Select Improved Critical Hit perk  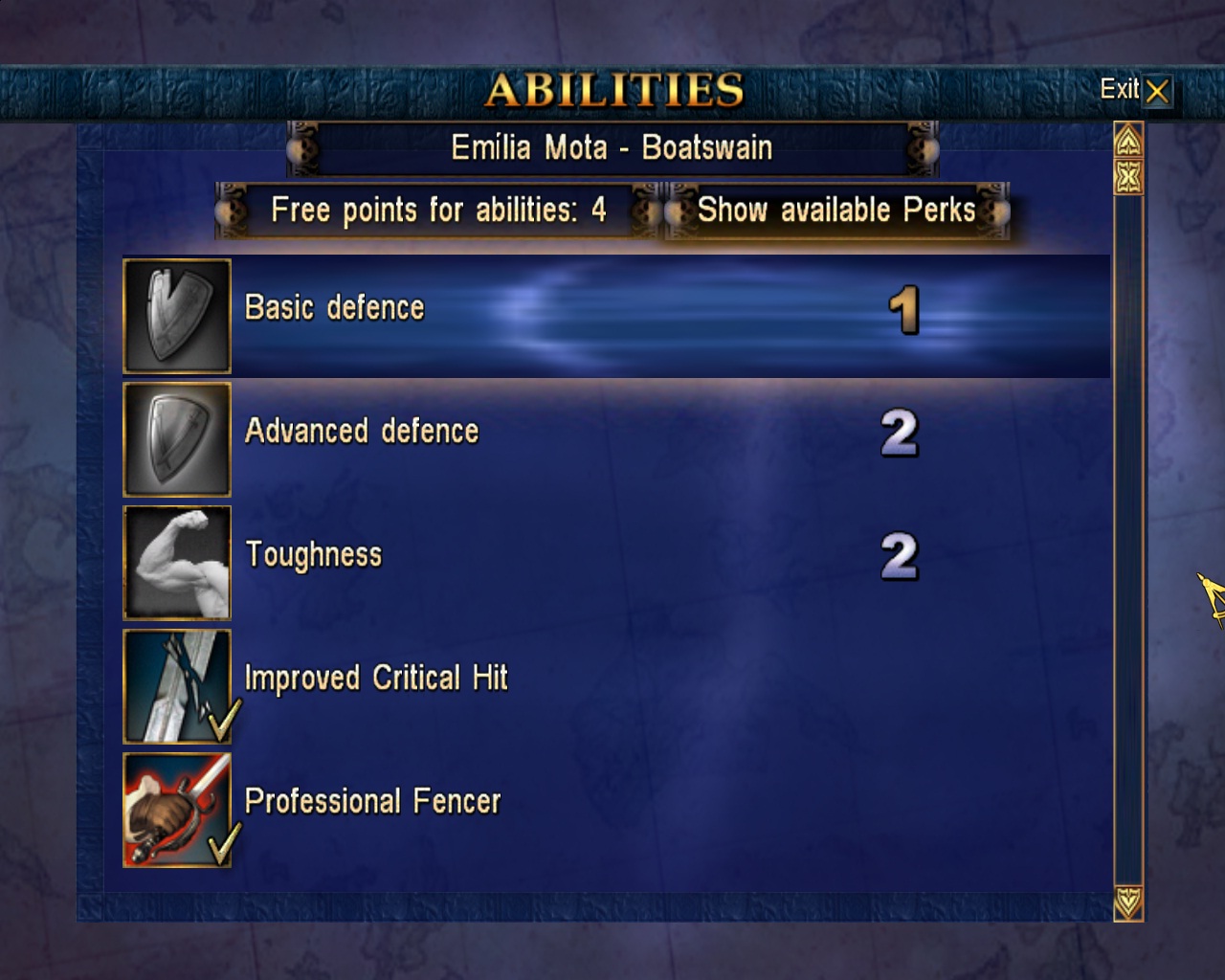point(376,679)
